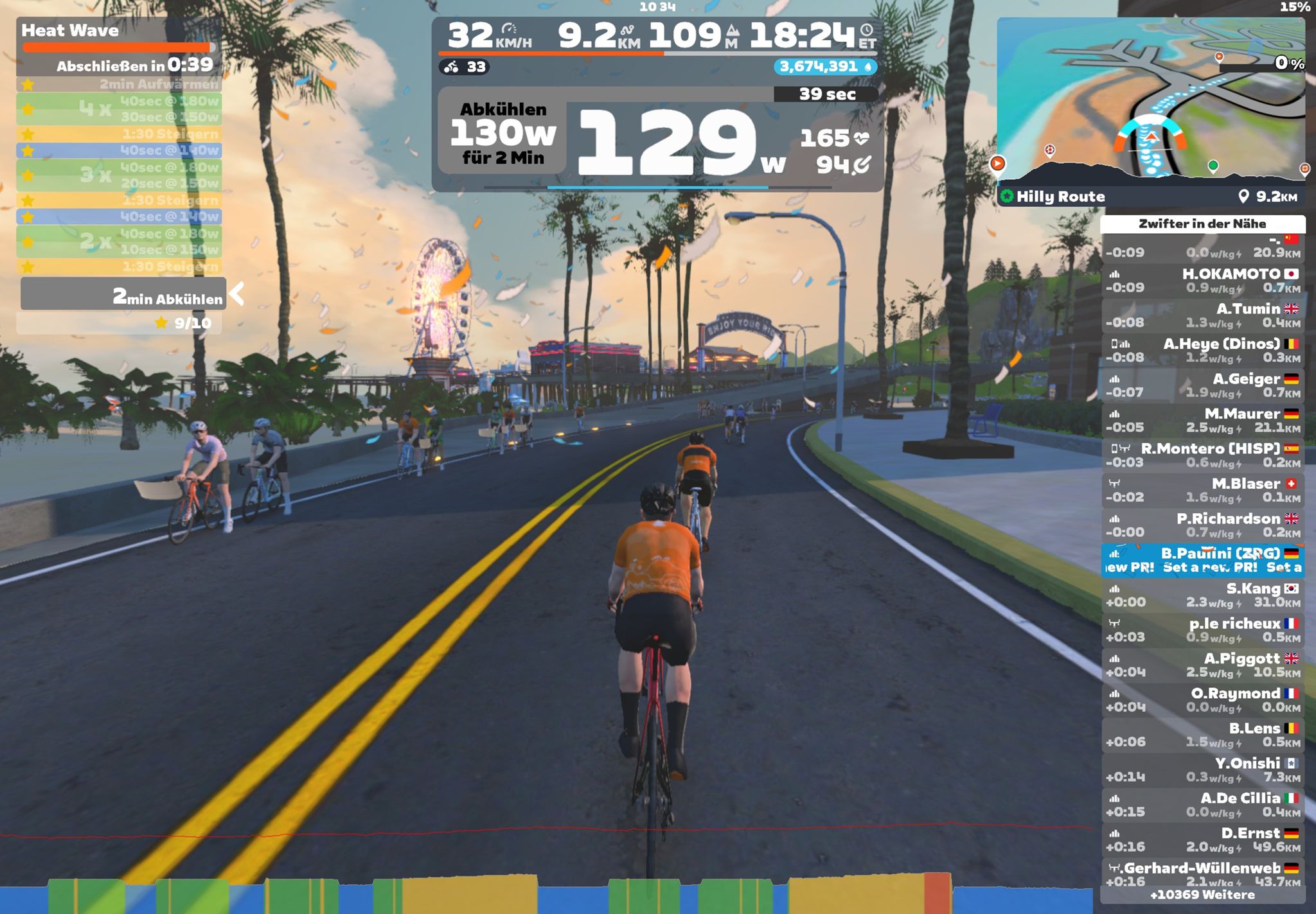Image resolution: width=1316 pixels, height=914 pixels.
Task: Click the Heat Wave workout title
Action: point(70,30)
